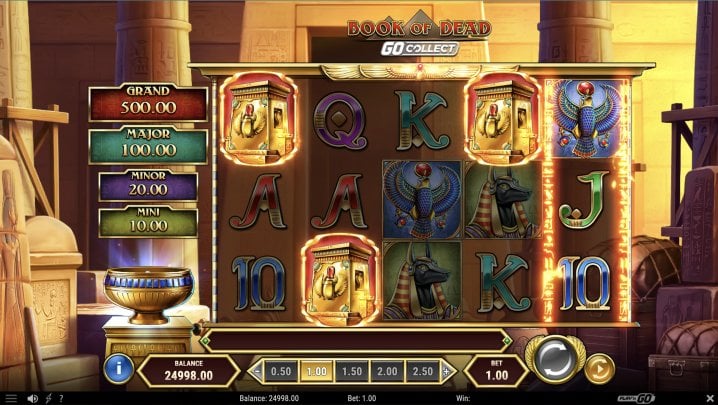The image size is (718, 405).
Task: Pick the 2.00 bet option
Action: point(384,371)
